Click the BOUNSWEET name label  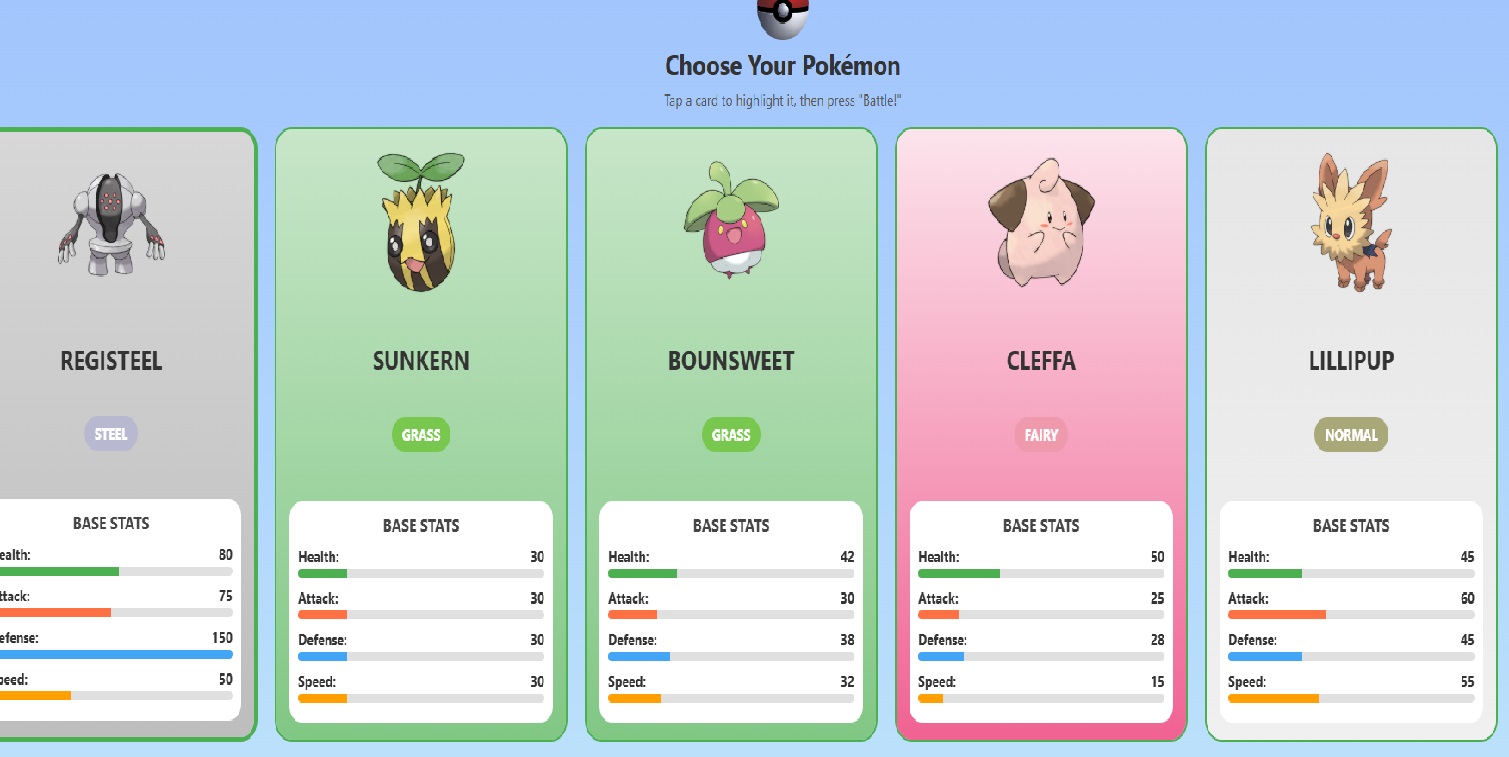(x=730, y=360)
